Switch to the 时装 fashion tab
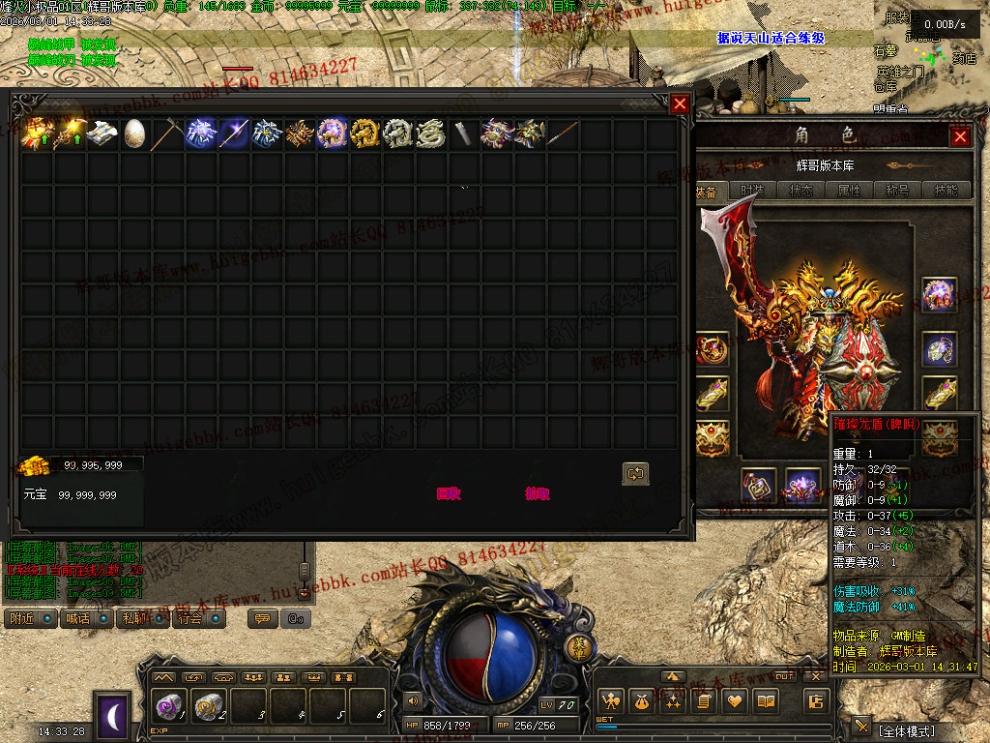Viewport: 990px width, 743px height. 752,190
